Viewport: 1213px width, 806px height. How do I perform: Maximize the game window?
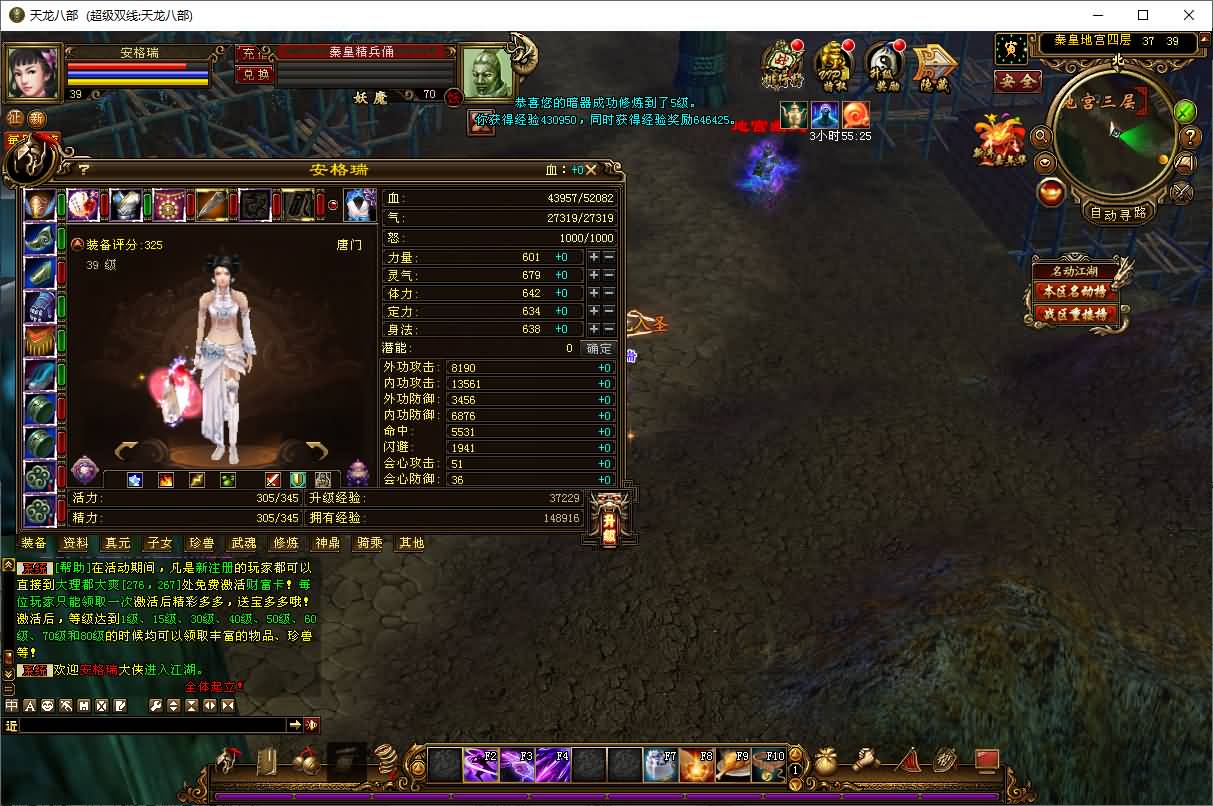pos(1143,15)
